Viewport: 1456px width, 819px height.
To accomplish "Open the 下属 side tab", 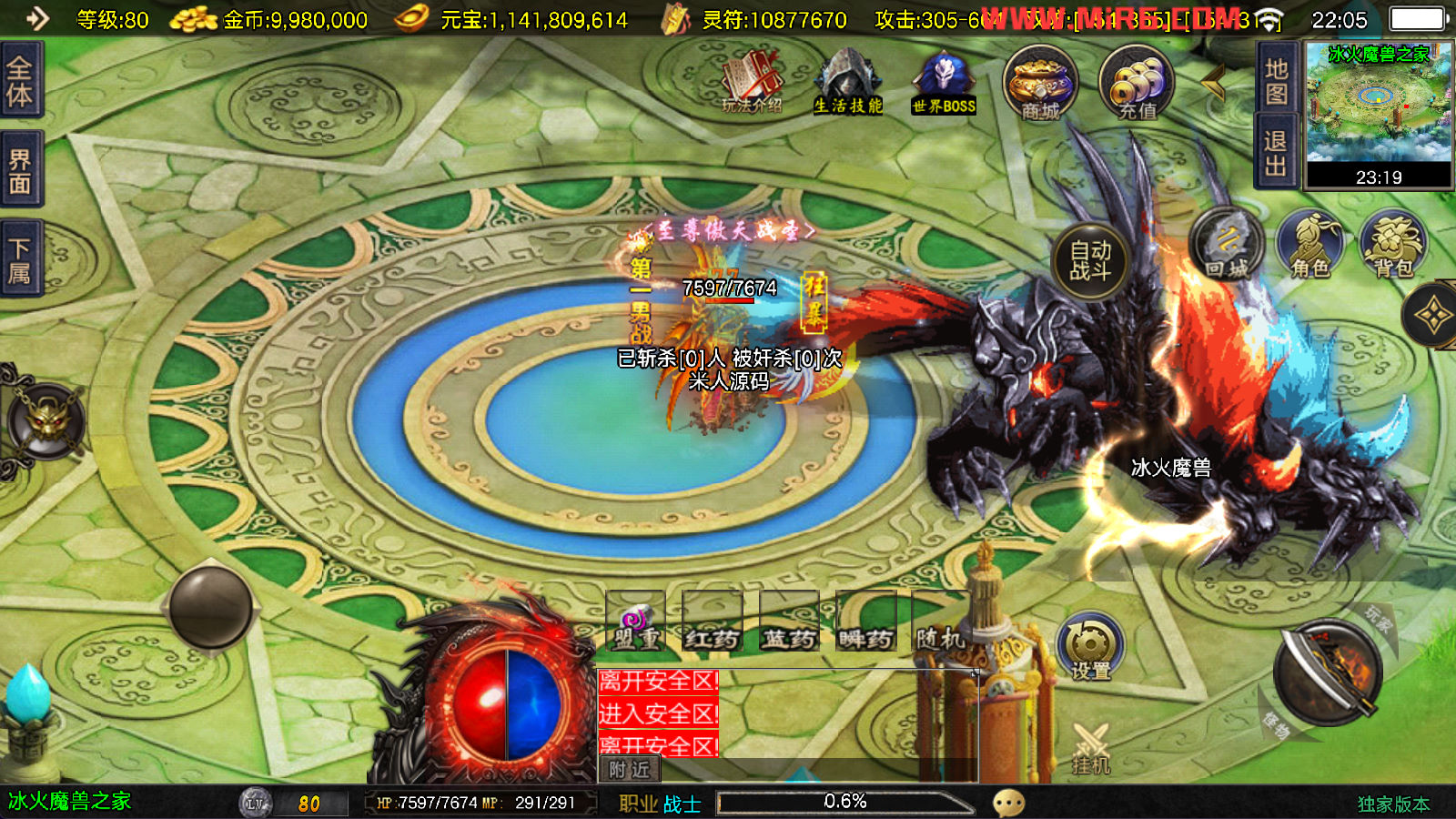I will (x=20, y=260).
